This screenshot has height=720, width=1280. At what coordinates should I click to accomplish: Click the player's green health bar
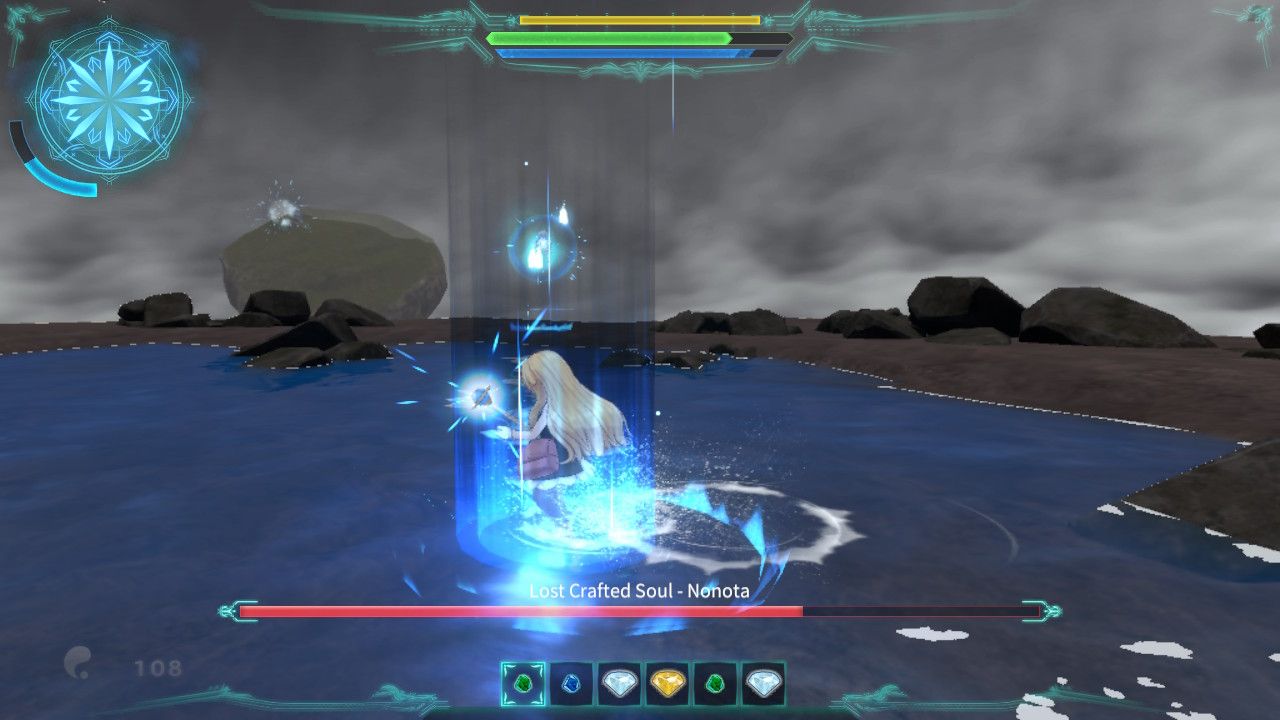point(610,37)
